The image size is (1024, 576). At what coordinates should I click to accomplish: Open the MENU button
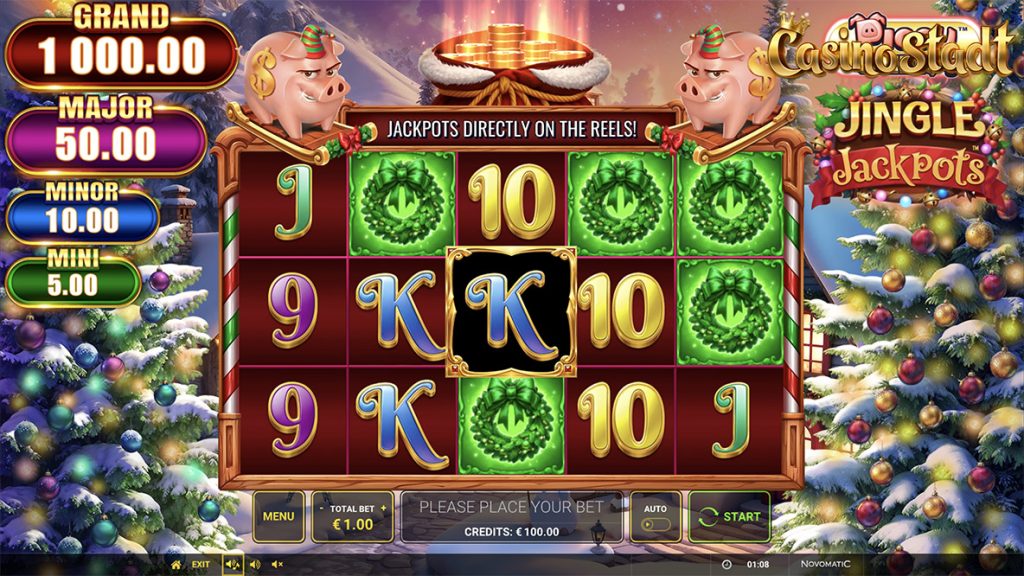coord(278,516)
